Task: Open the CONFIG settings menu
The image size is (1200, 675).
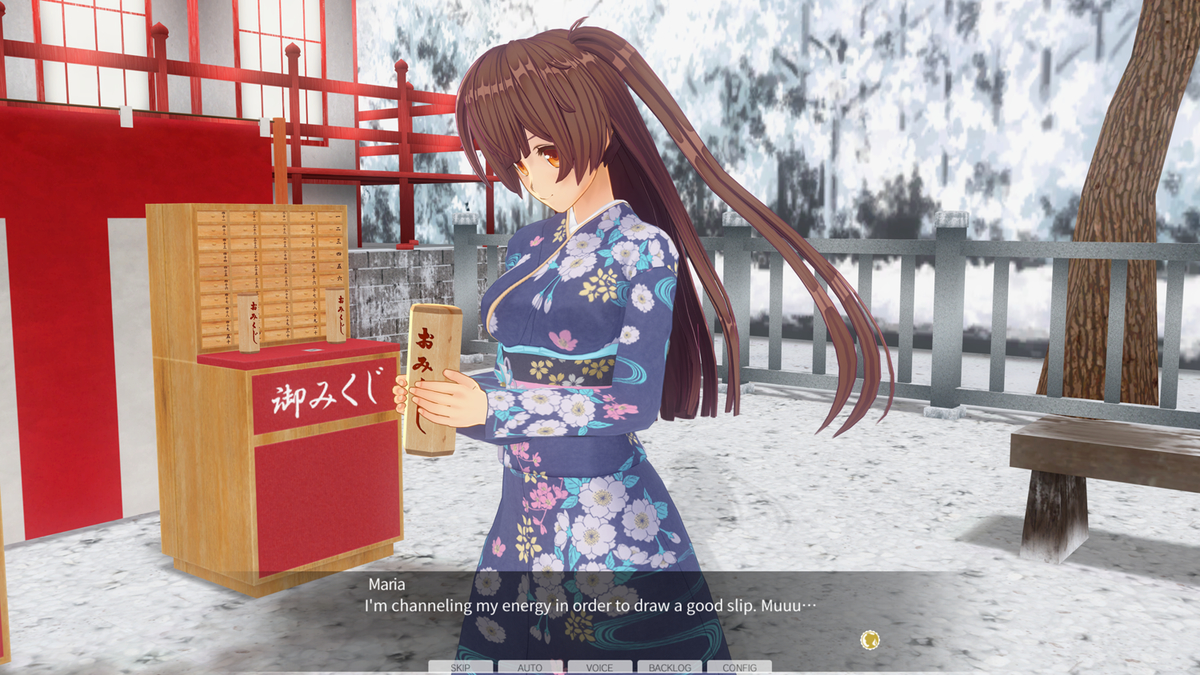Action: pos(739,667)
